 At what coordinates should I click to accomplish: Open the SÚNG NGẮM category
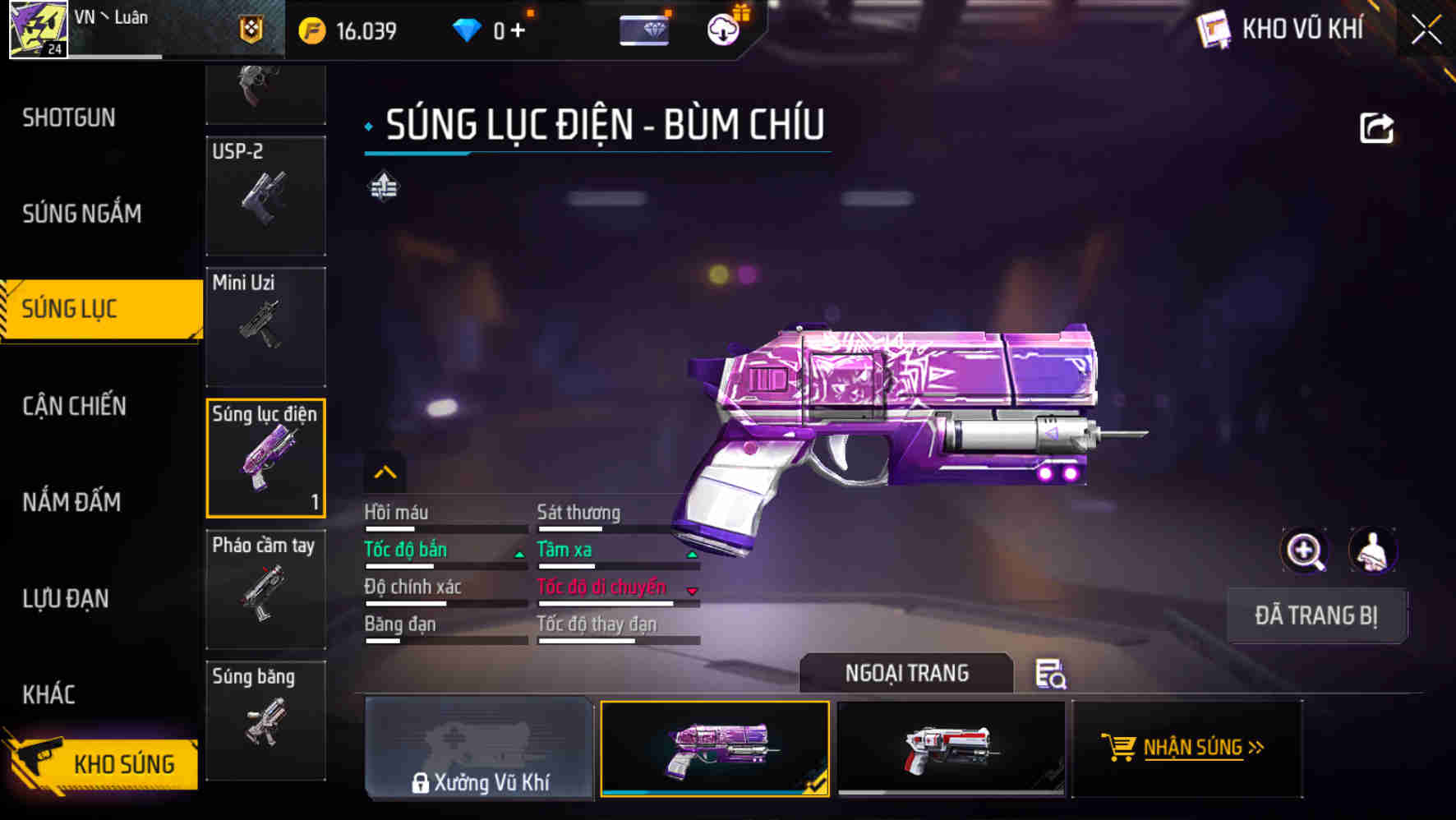[82, 214]
